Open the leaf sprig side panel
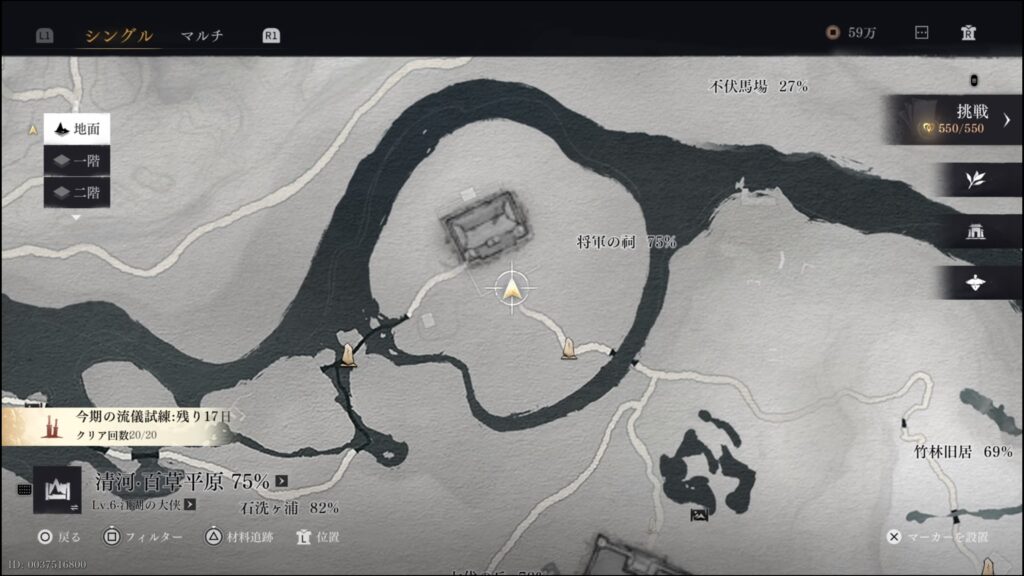 975,180
